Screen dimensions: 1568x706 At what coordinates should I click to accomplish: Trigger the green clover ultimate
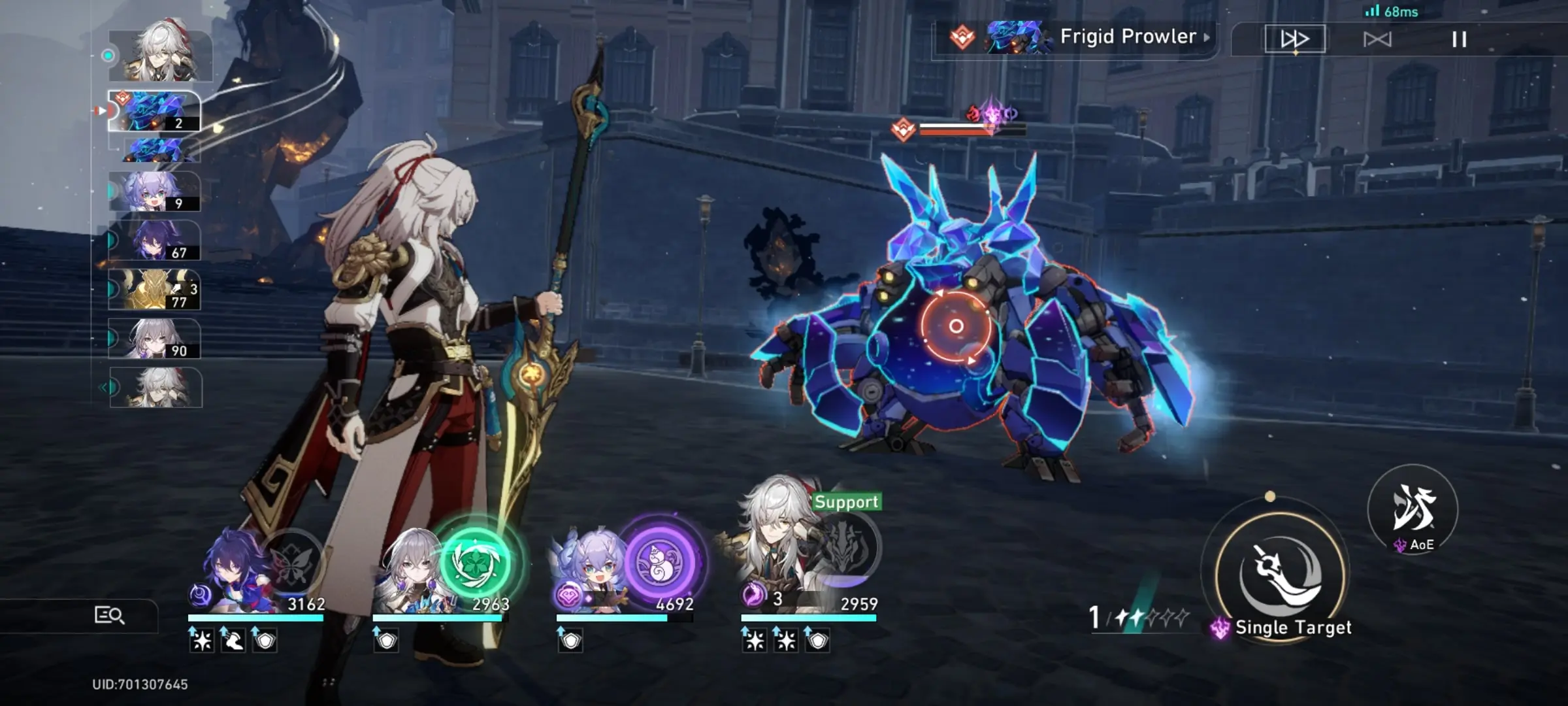[475, 562]
